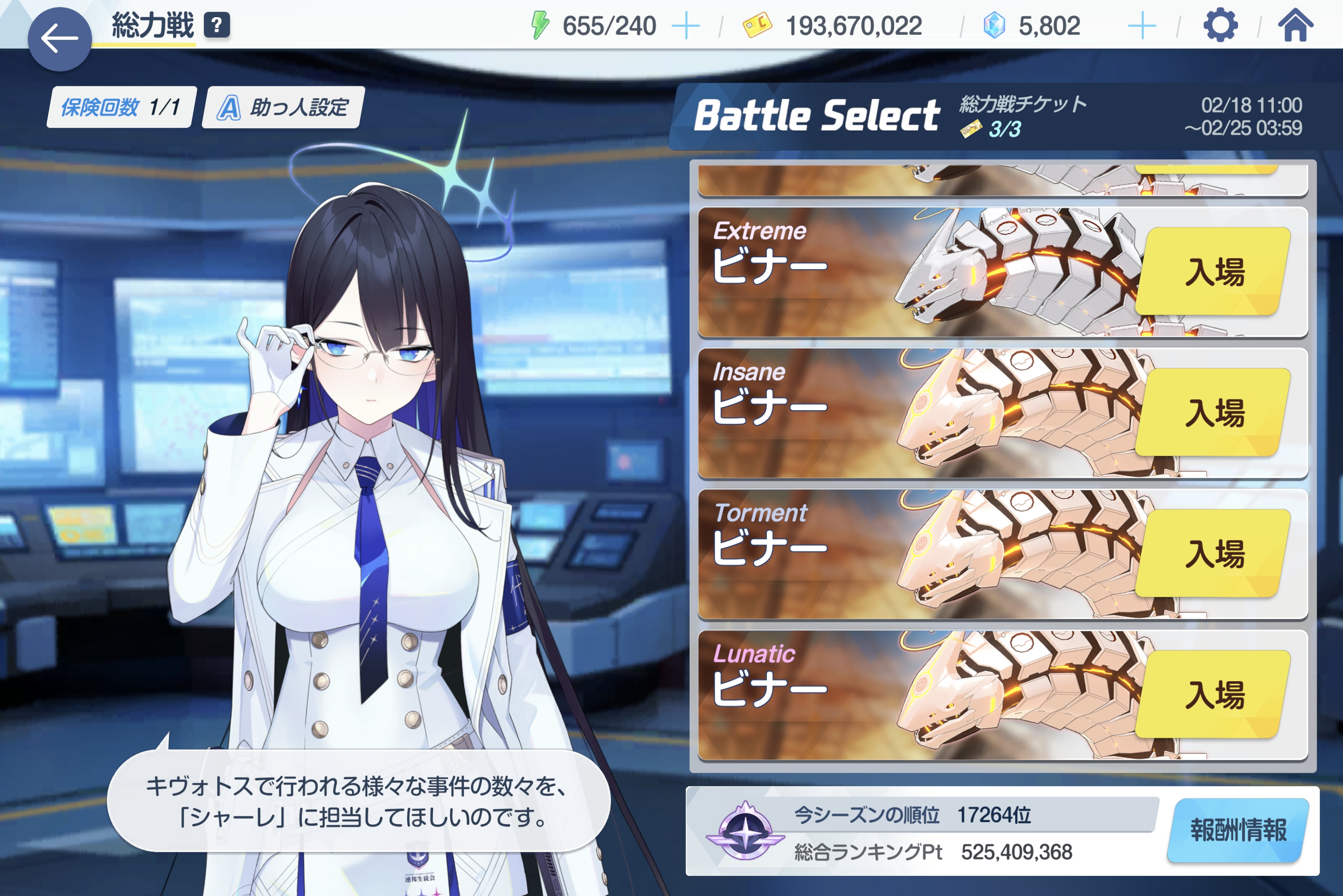This screenshot has height=896, width=1343.
Task: Add more AP with the plus button
Action: [685, 26]
